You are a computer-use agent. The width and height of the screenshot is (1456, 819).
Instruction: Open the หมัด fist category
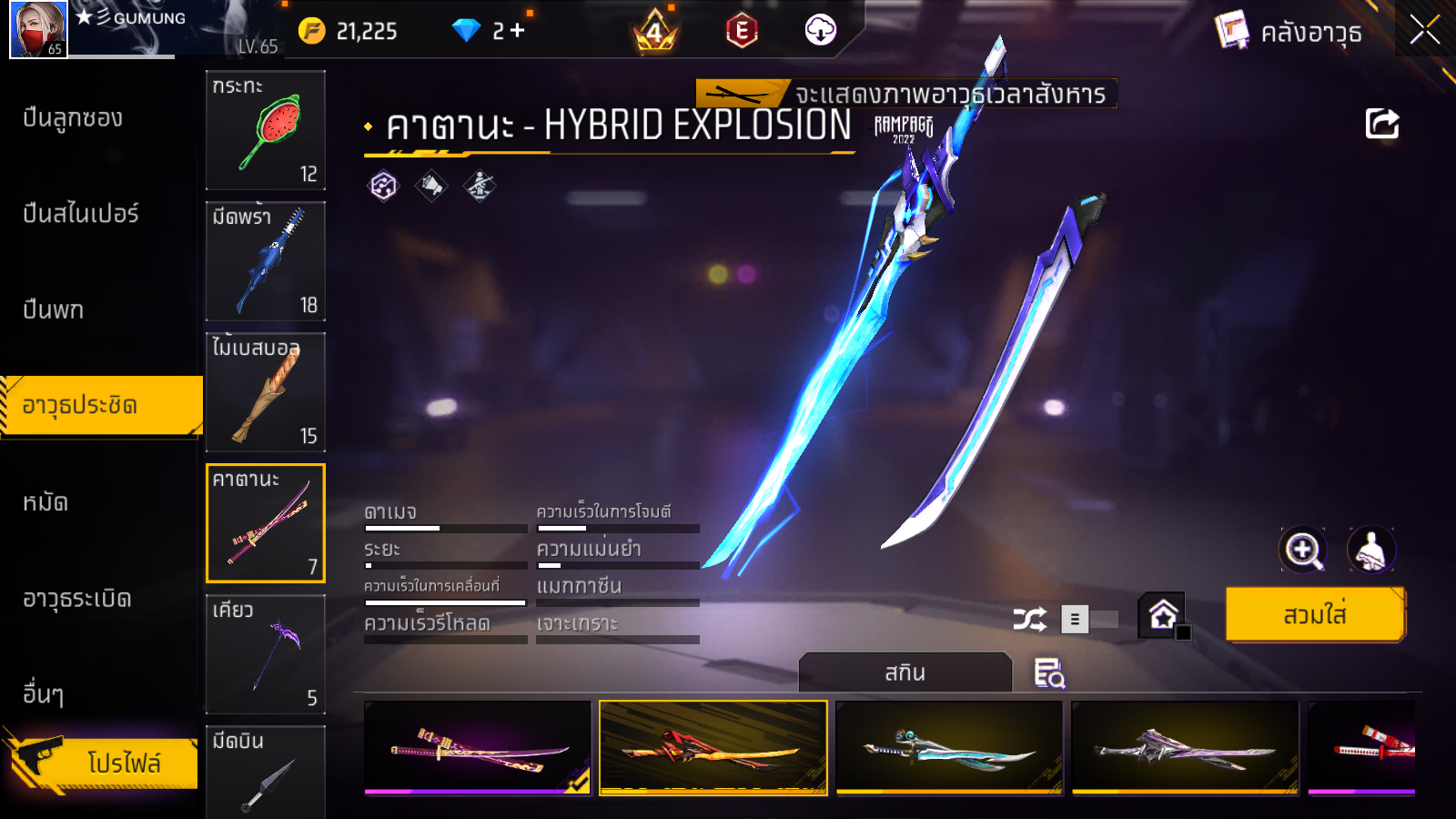pyautogui.click(x=45, y=502)
